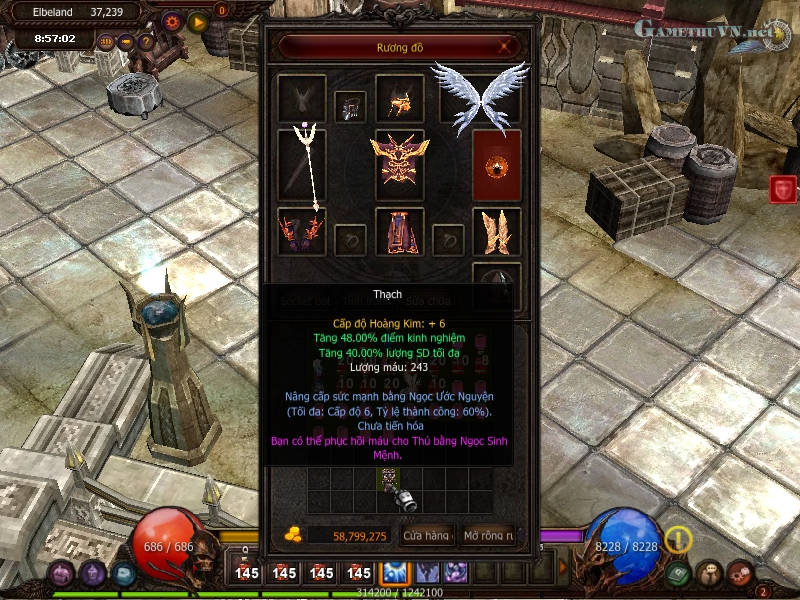Select the round shield slot
Viewport: 800px width, 600px height.
496,165
